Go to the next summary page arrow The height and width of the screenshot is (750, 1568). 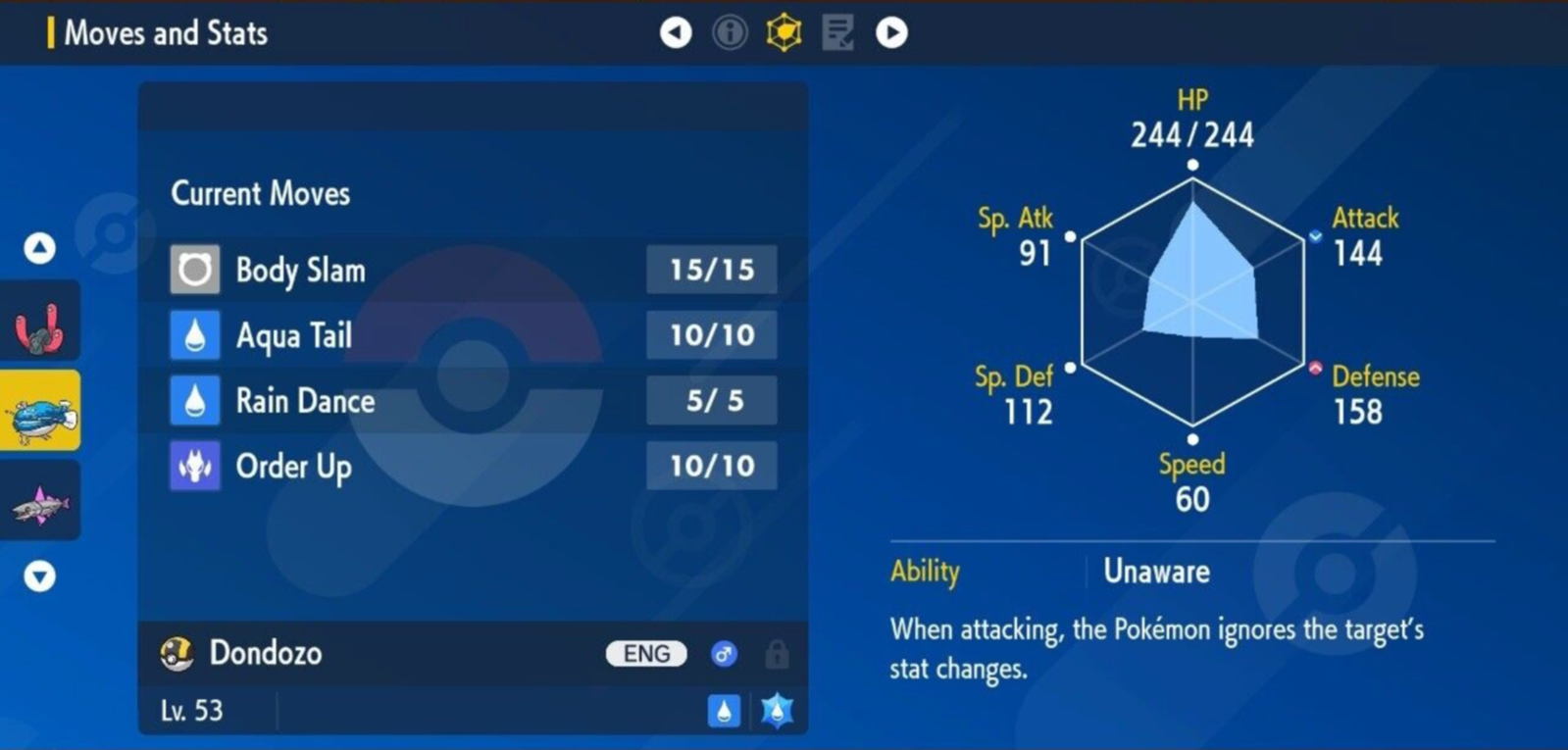pyautogui.click(x=891, y=33)
